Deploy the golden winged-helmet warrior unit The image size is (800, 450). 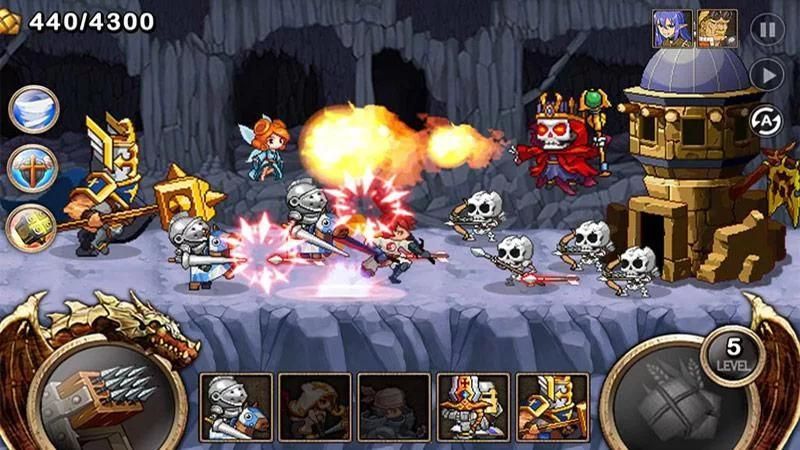click(552, 407)
